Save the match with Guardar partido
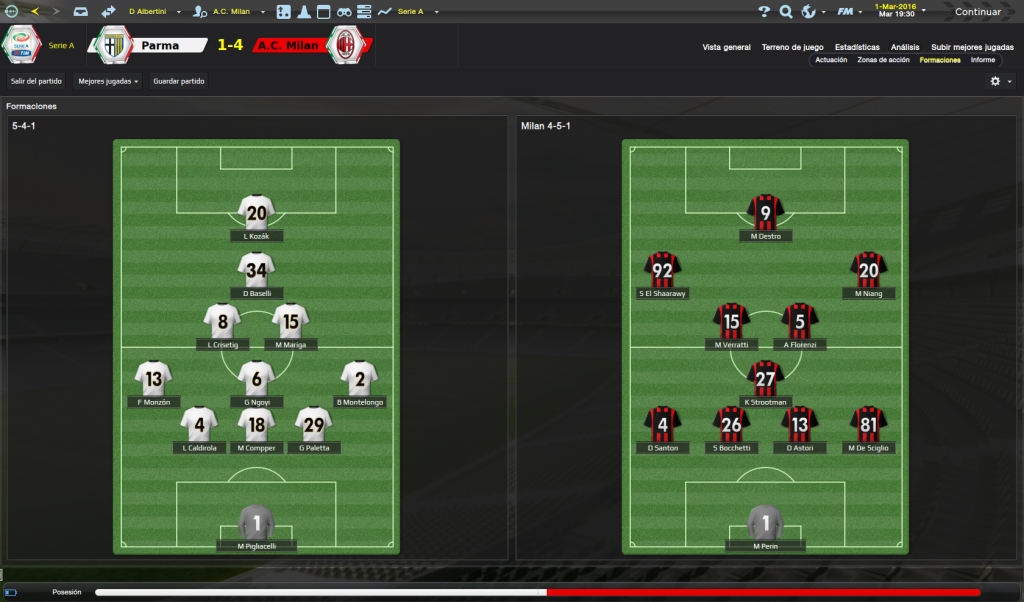Image resolution: width=1024 pixels, height=602 pixels. pyautogui.click(x=179, y=80)
